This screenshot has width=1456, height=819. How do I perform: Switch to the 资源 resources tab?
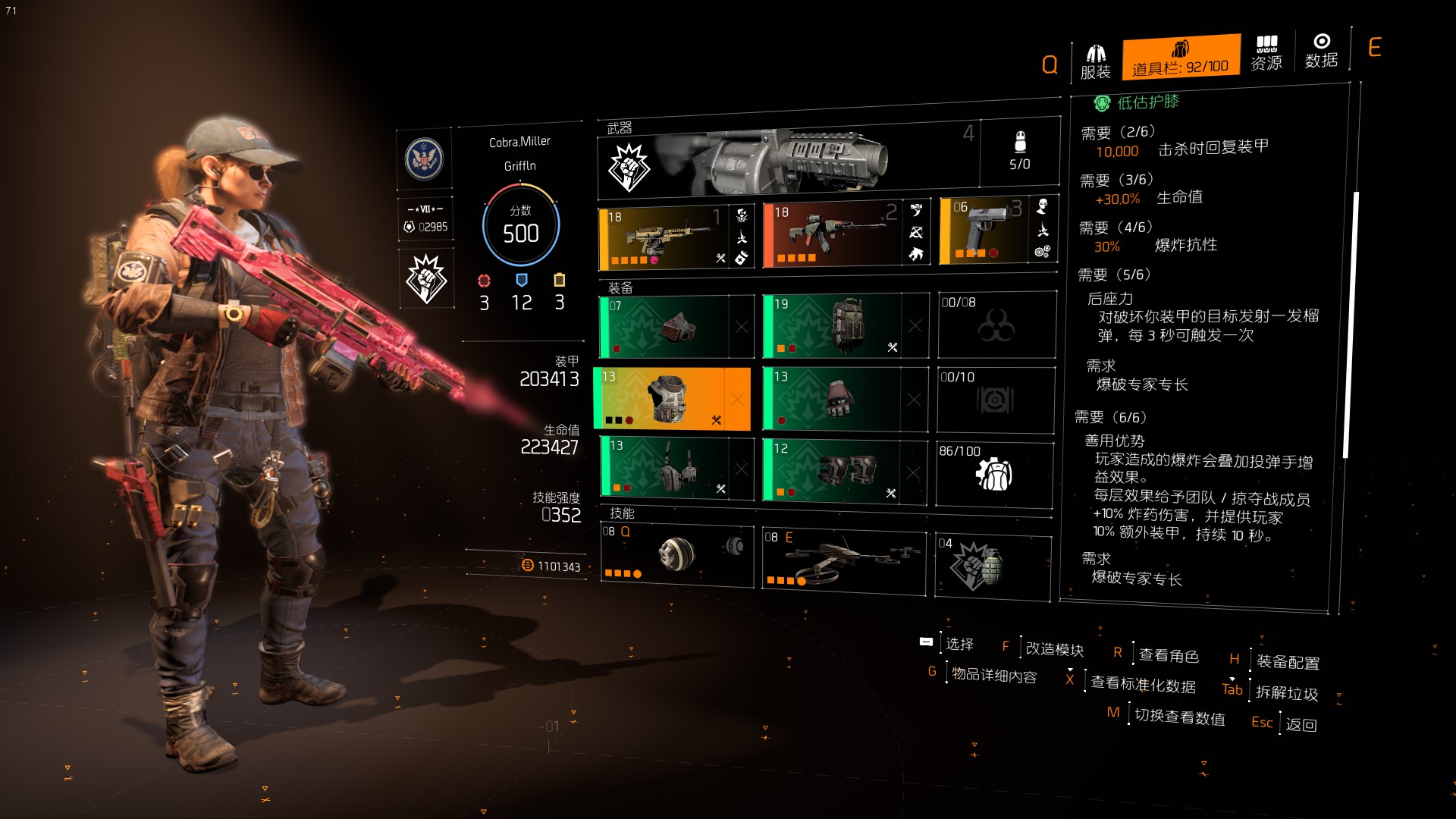coord(1266,53)
